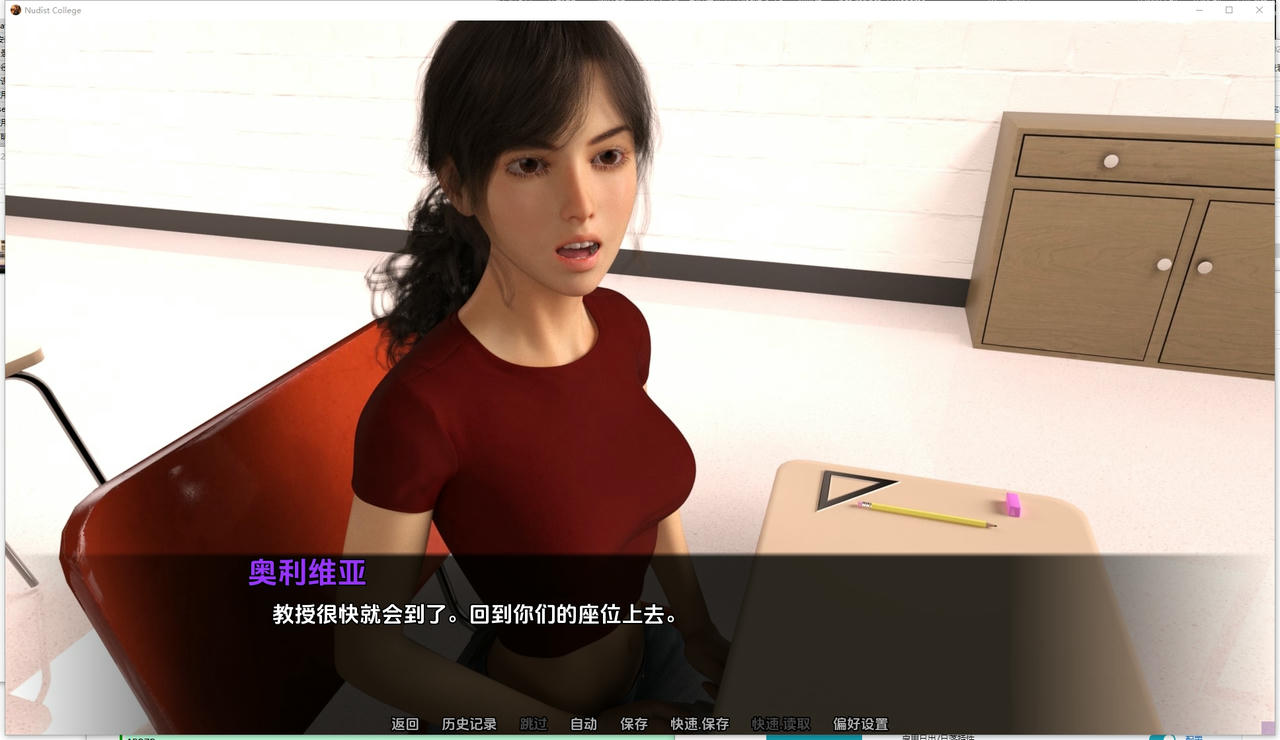Click the teal 配置 text in the background window
This screenshot has width=1280, height=740.
coord(1193,738)
